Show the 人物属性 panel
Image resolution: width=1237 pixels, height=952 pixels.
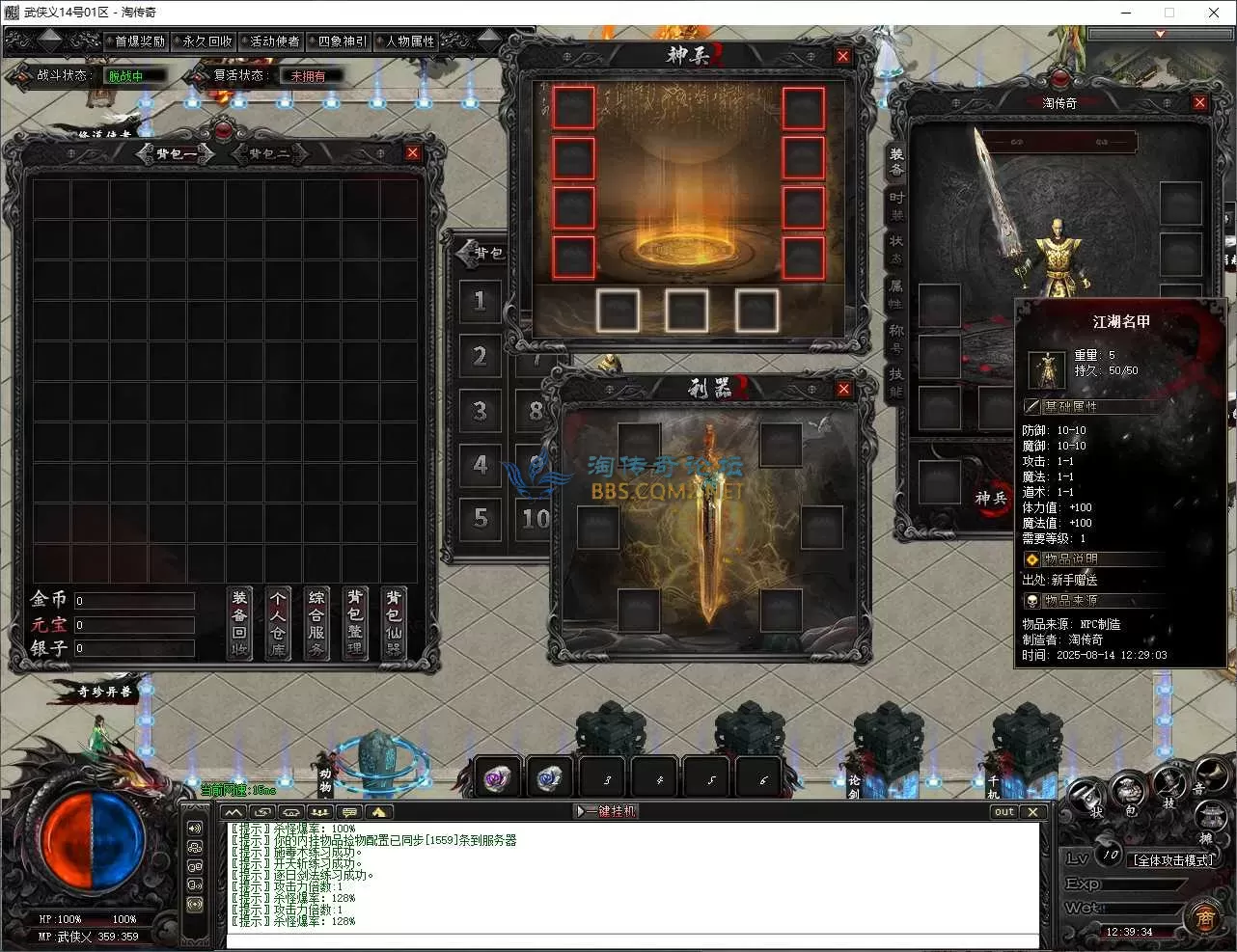click(x=410, y=41)
